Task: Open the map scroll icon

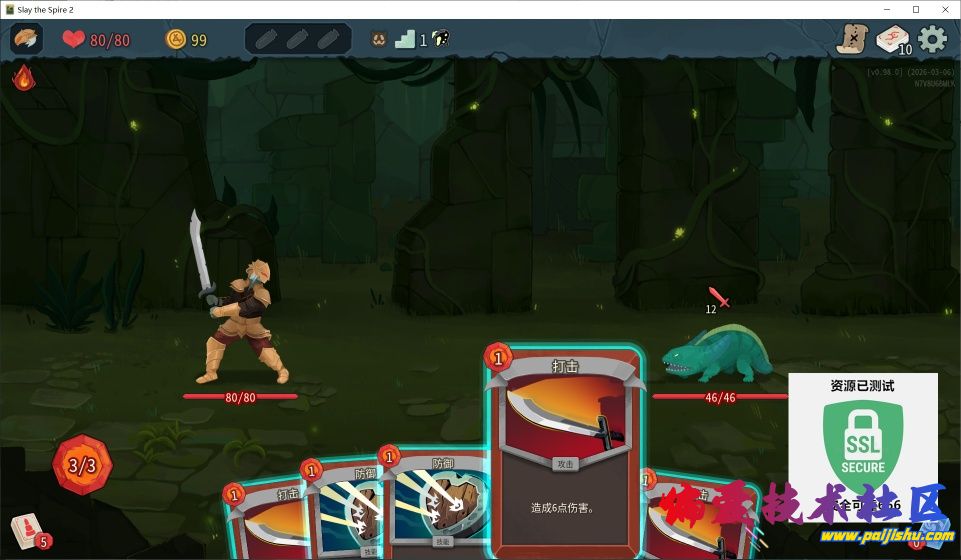Action: click(852, 39)
